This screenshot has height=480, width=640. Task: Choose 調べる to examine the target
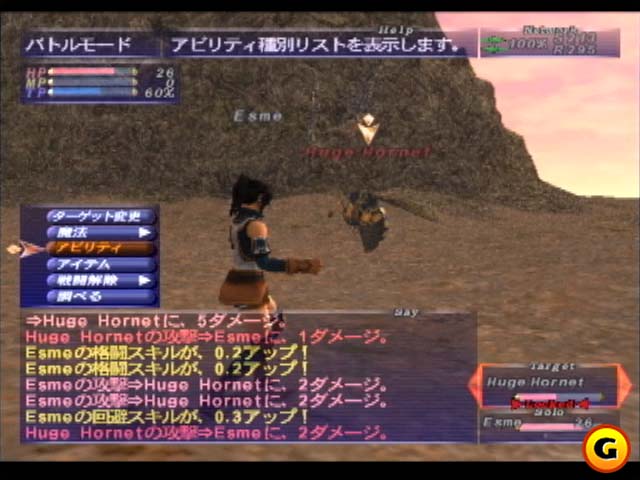[100, 297]
